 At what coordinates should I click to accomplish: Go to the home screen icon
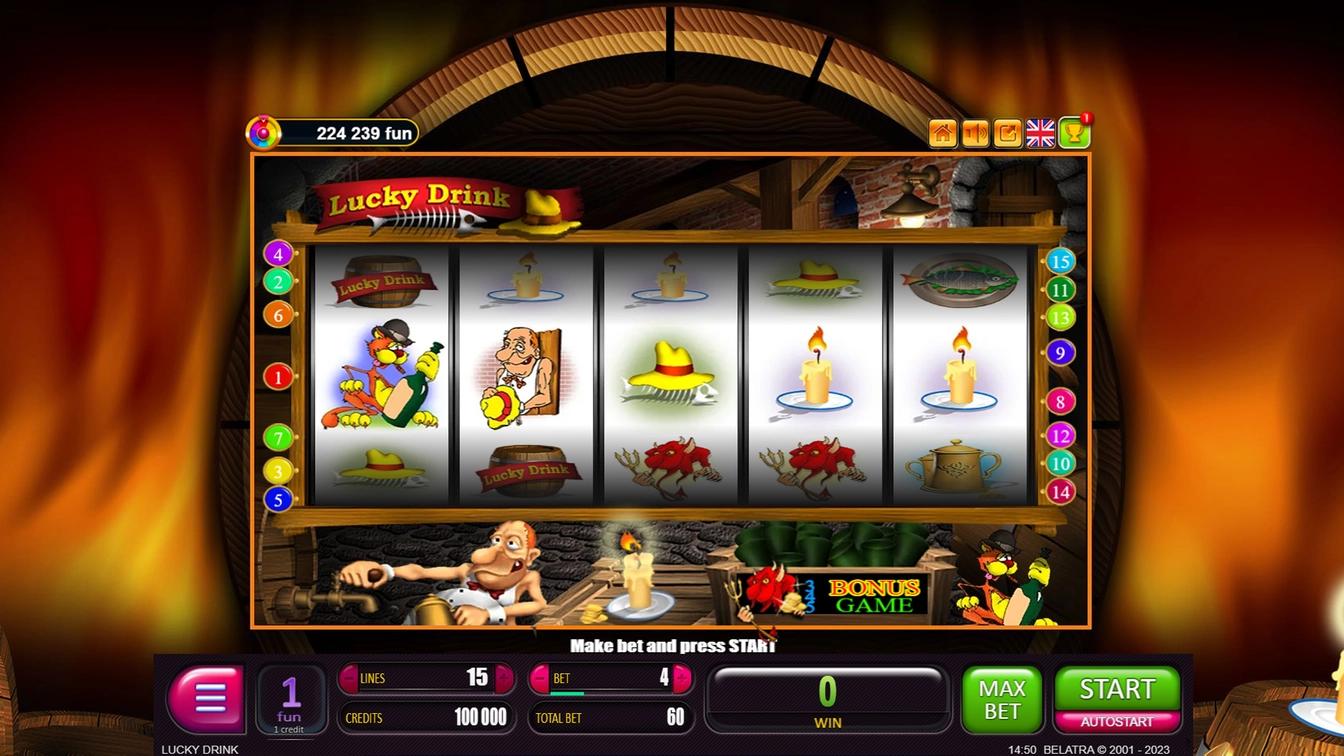point(942,133)
